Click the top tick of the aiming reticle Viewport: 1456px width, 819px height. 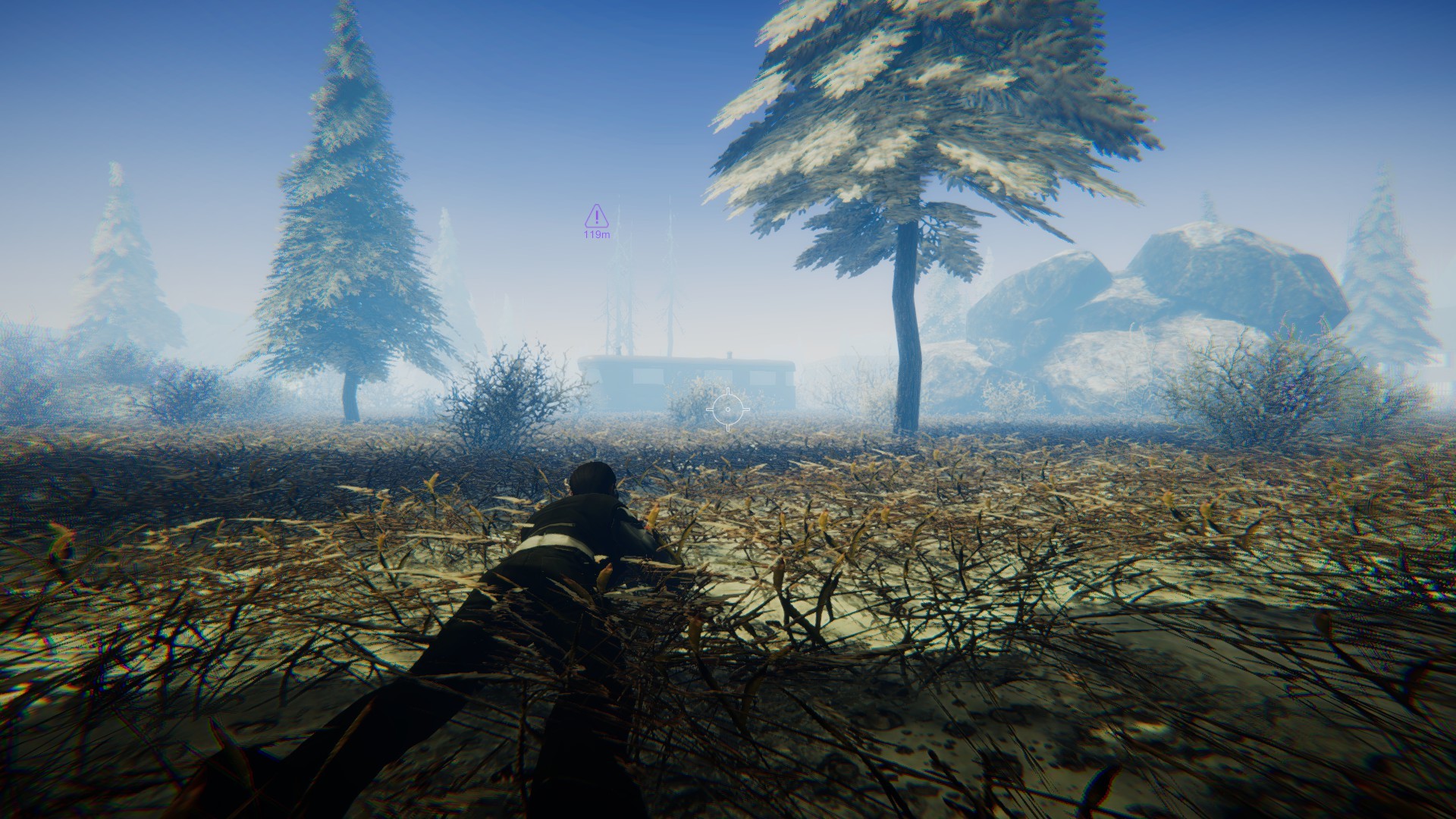728,390
